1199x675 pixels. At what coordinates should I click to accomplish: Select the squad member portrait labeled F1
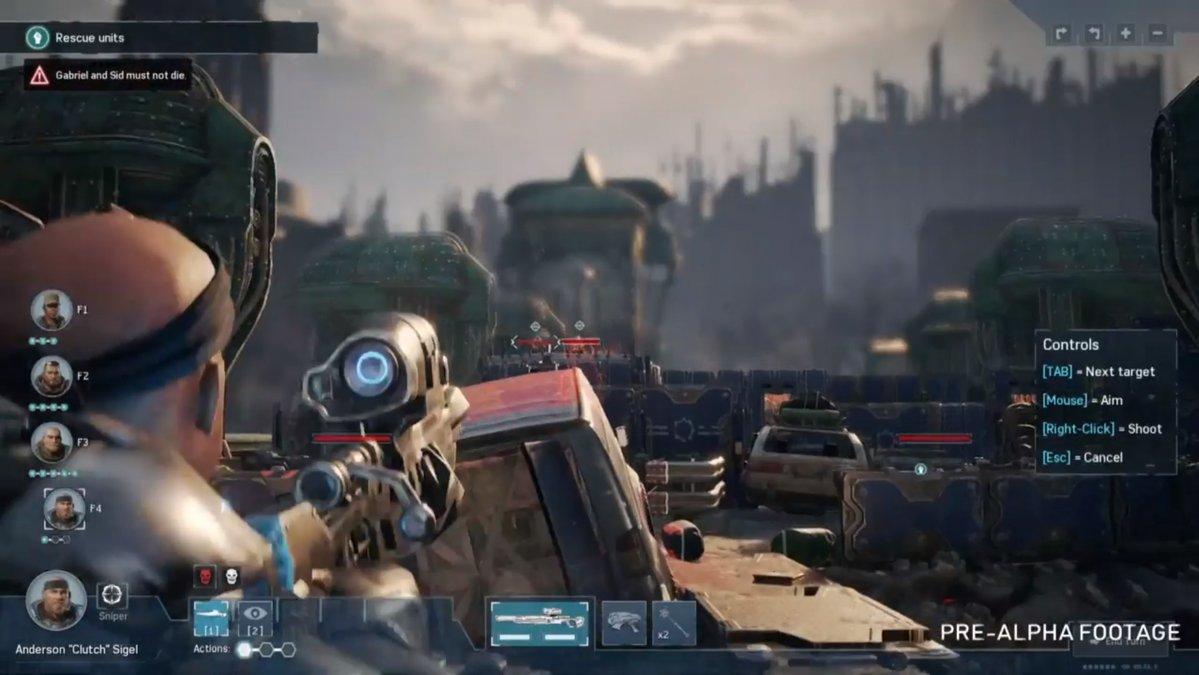51,310
